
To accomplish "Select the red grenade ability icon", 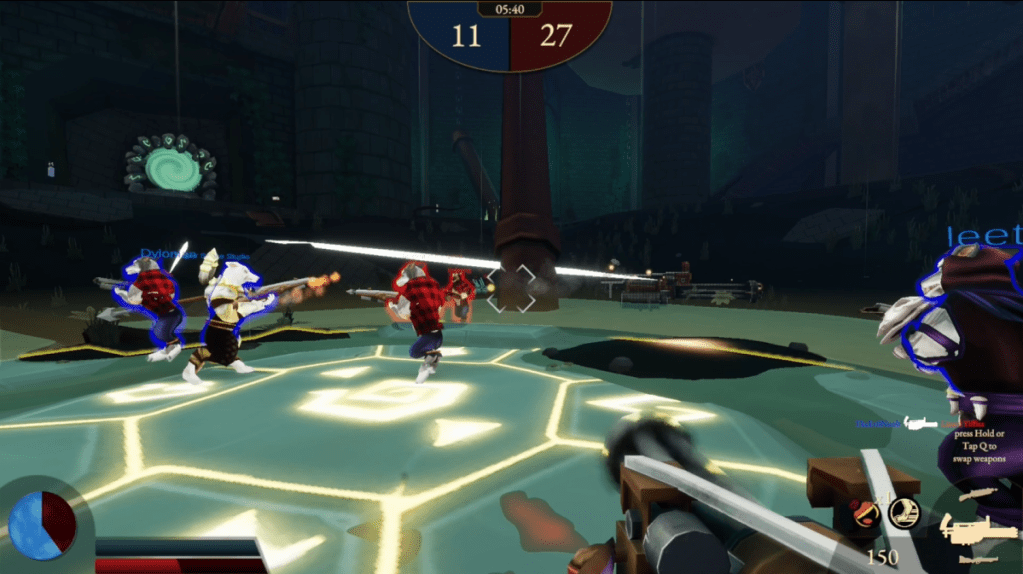I will coord(866,513).
